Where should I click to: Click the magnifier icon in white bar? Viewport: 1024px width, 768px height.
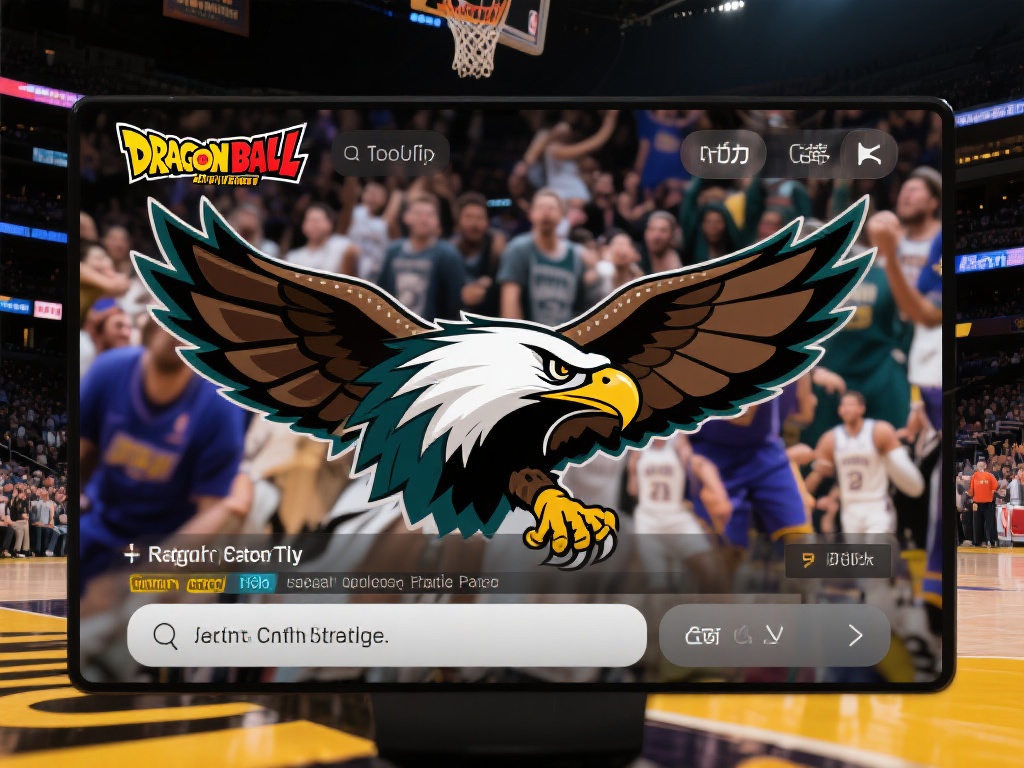click(x=165, y=635)
